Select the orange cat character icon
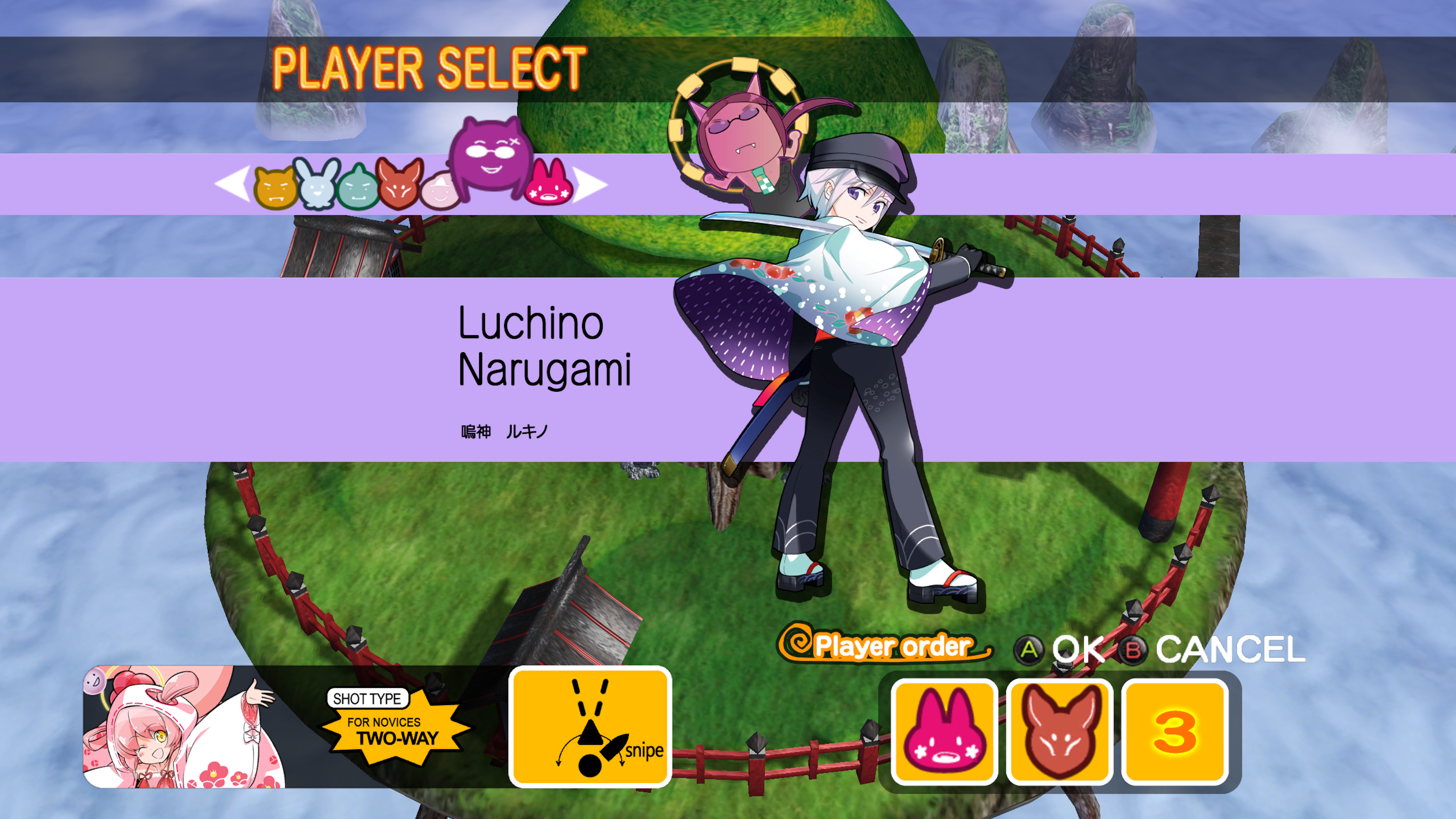This screenshot has width=1456, height=819. point(275,188)
